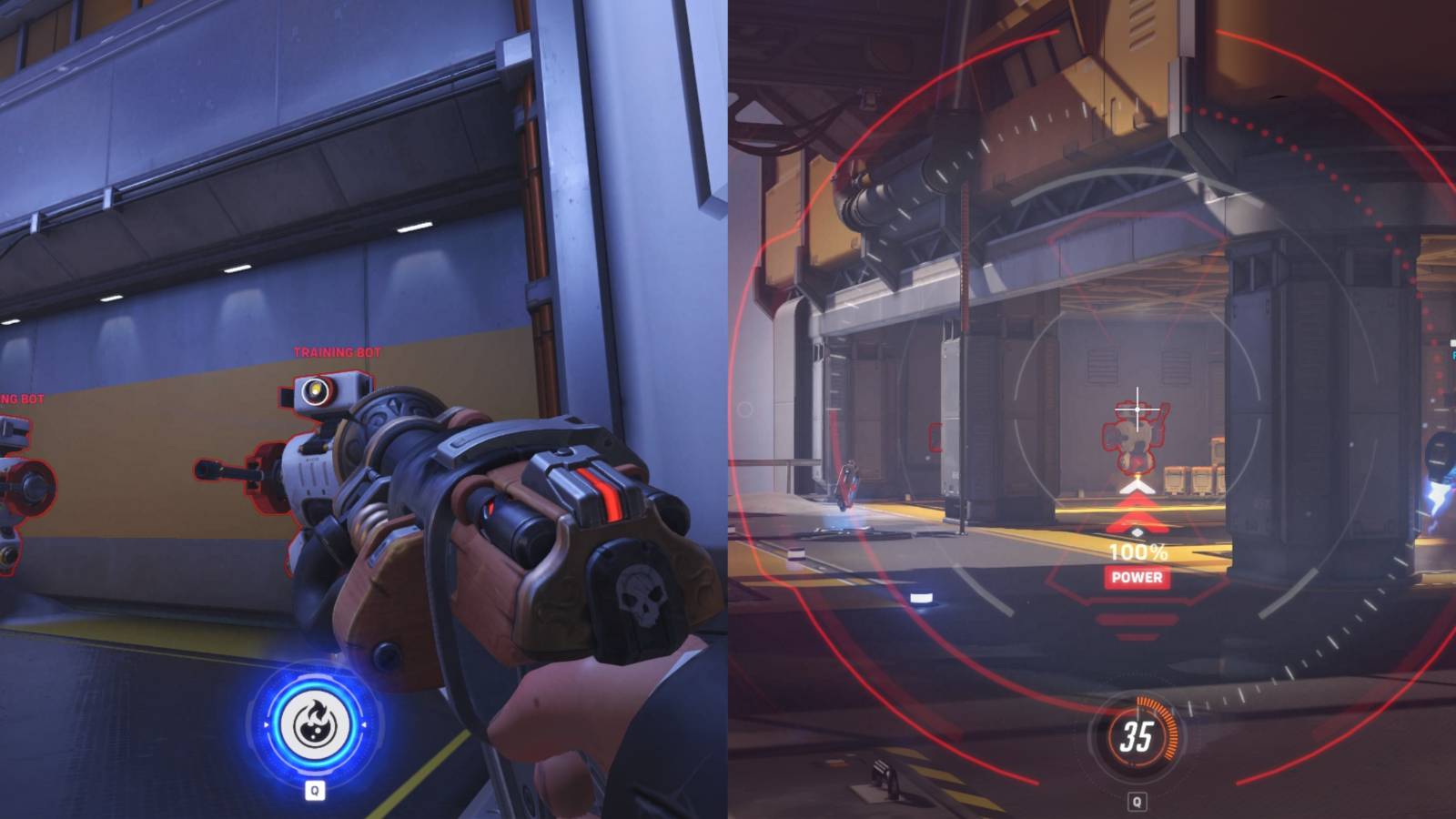Click the diamond marker below the chevrons
This screenshot has width=1456, height=819.
point(1137,532)
